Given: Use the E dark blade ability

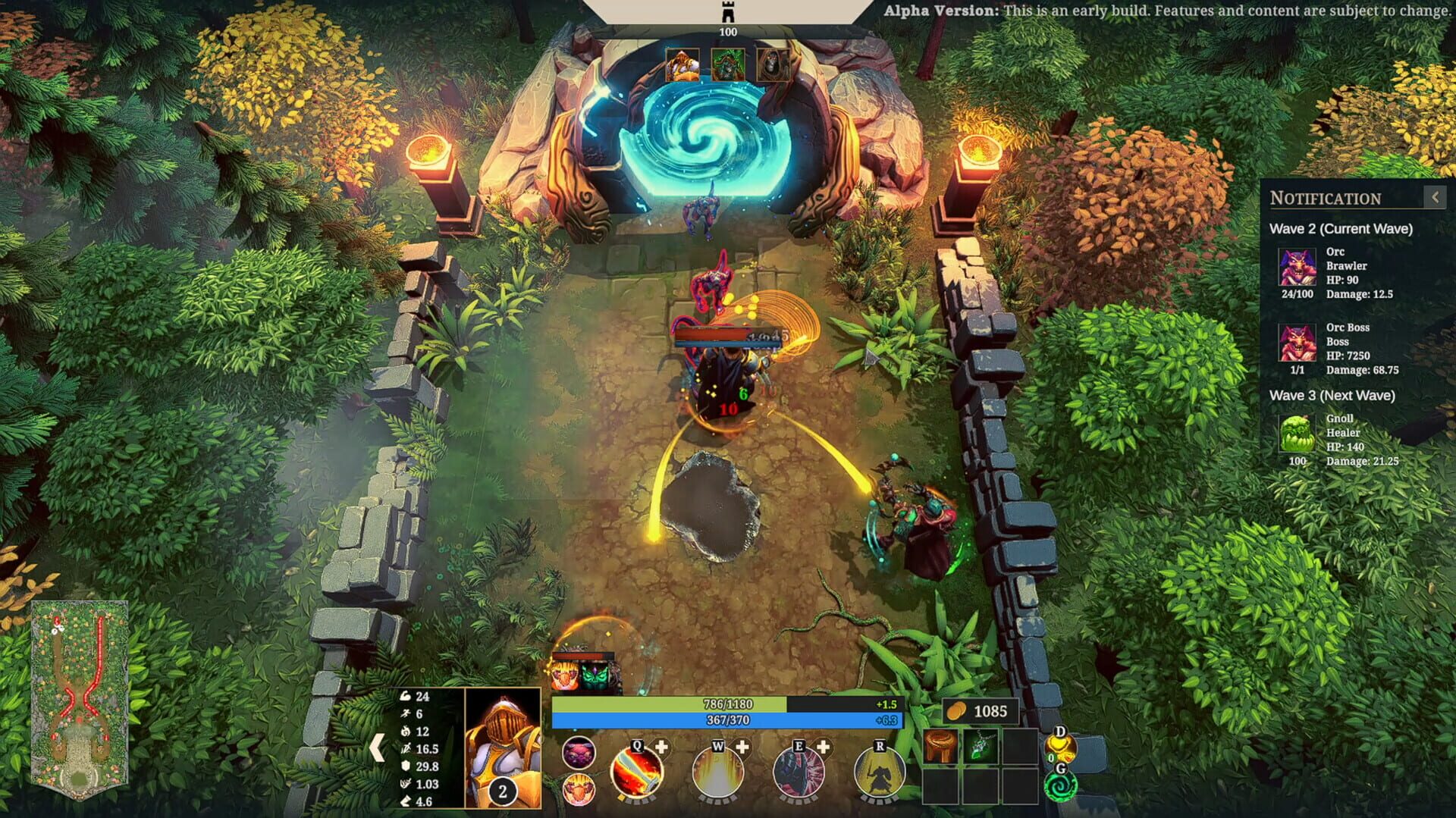Looking at the screenshot, I should (802, 775).
